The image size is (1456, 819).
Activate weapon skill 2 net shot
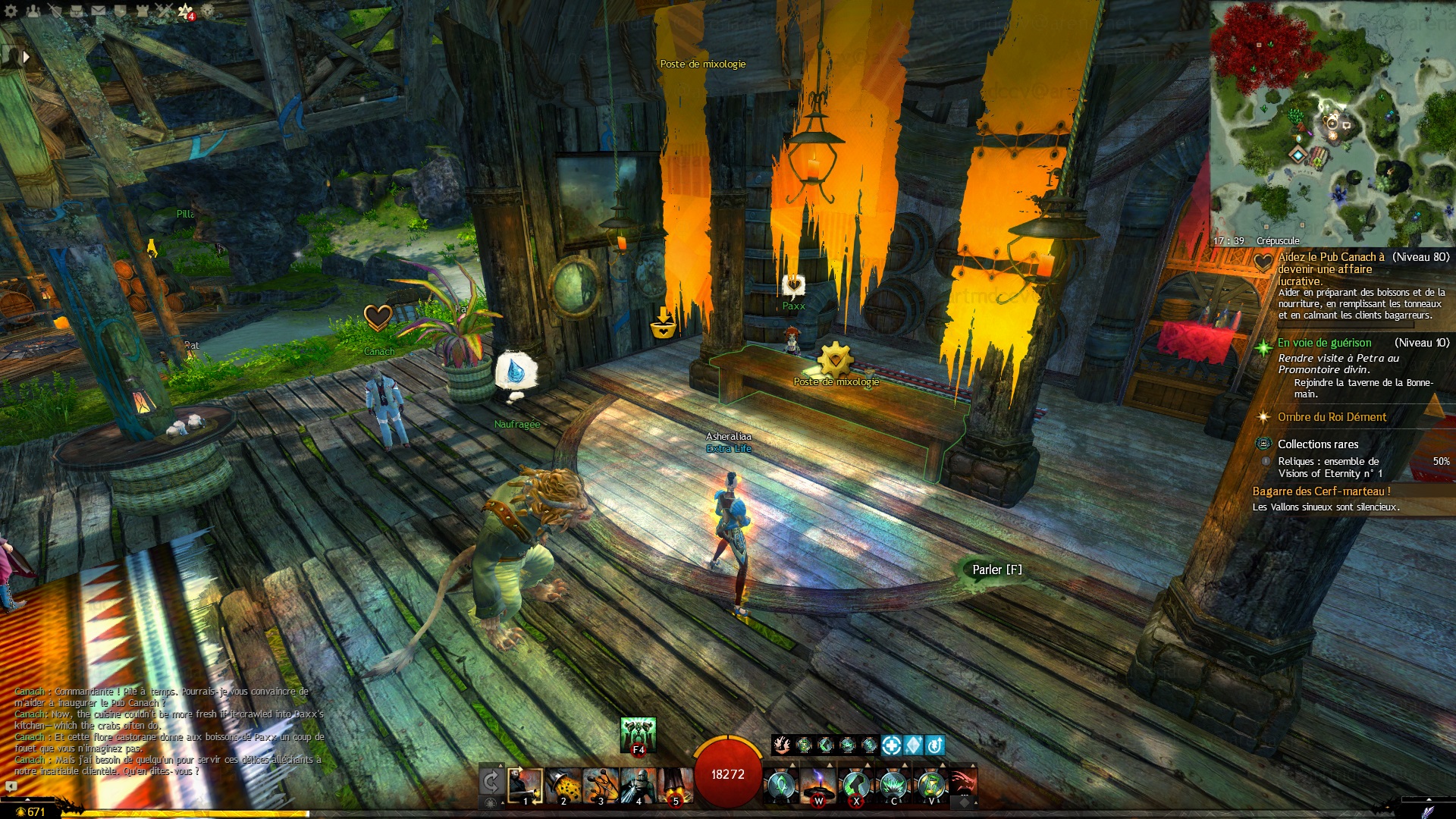tap(563, 786)
